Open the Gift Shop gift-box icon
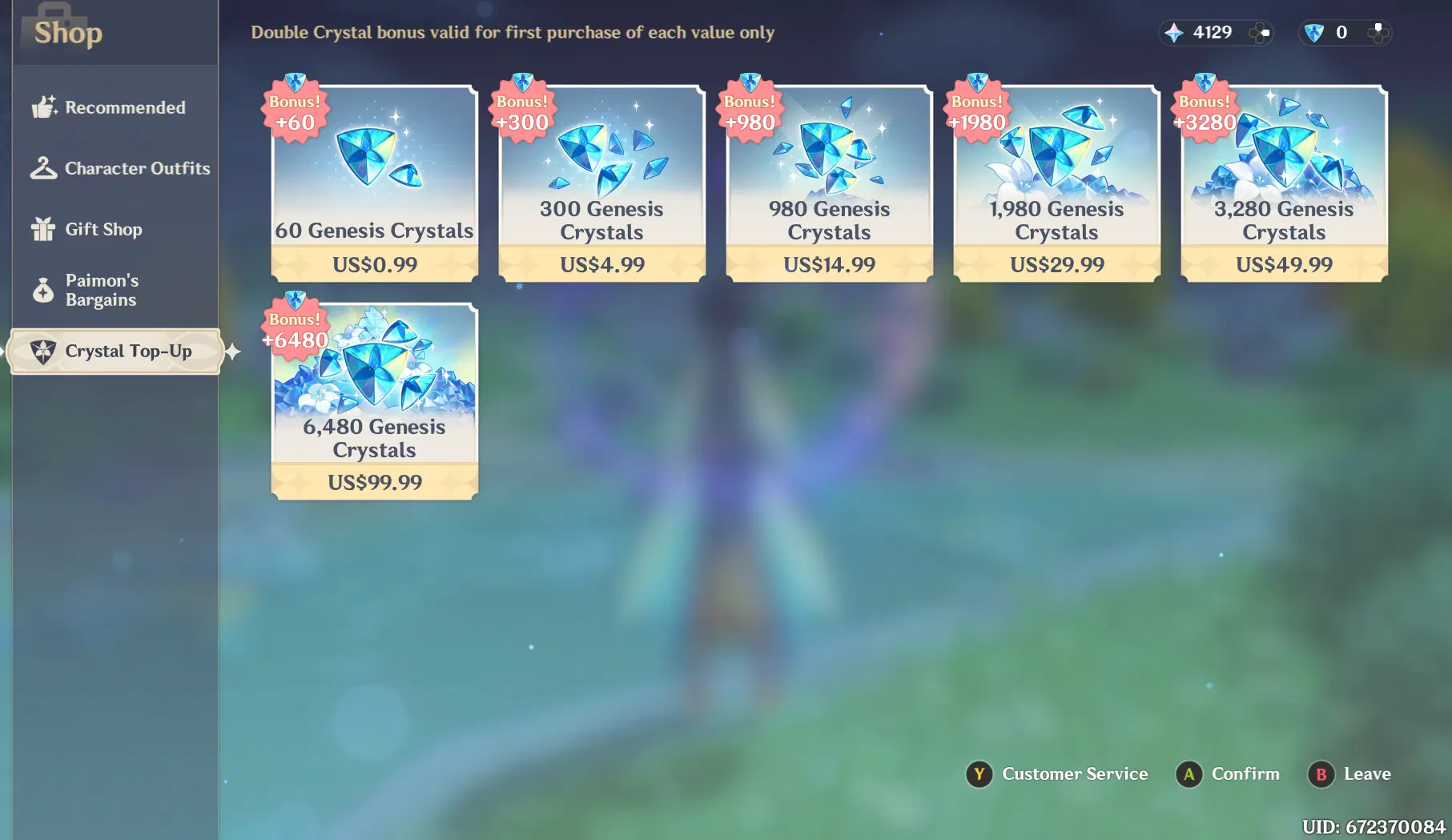This screenshot has width=1452, height=840. point(42,228)
